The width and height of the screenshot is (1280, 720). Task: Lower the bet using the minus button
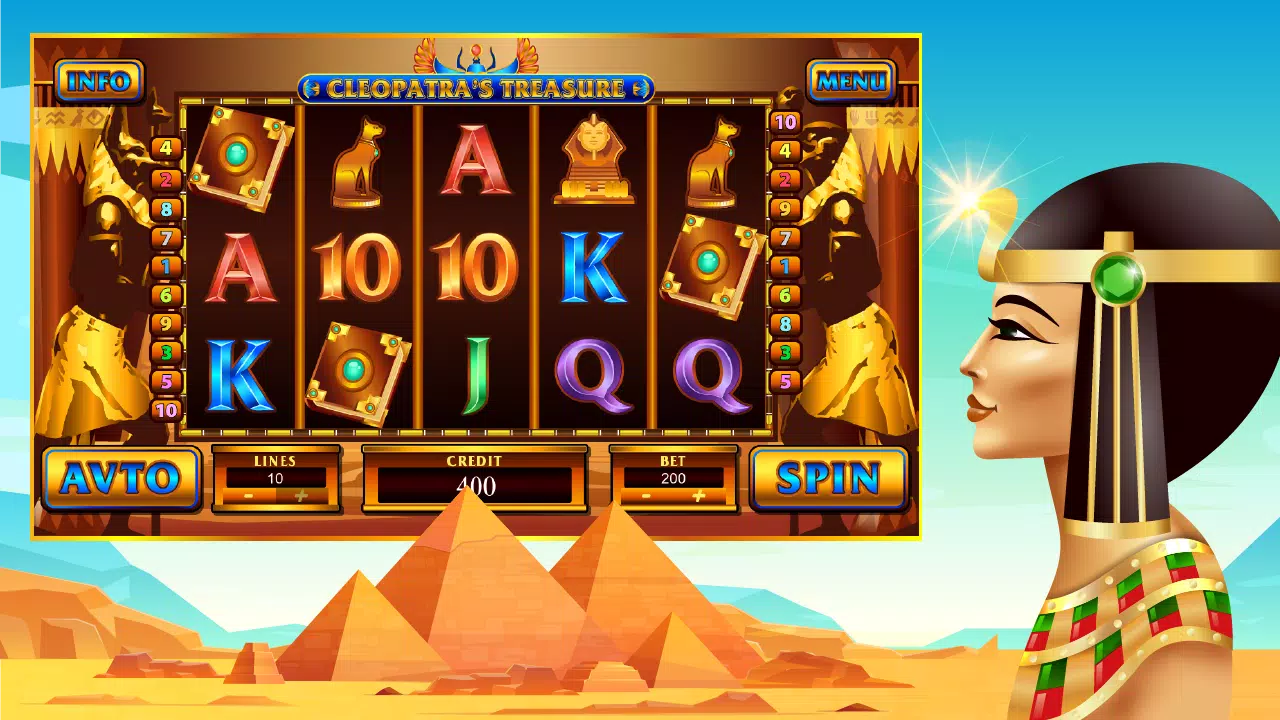[646, 496]
